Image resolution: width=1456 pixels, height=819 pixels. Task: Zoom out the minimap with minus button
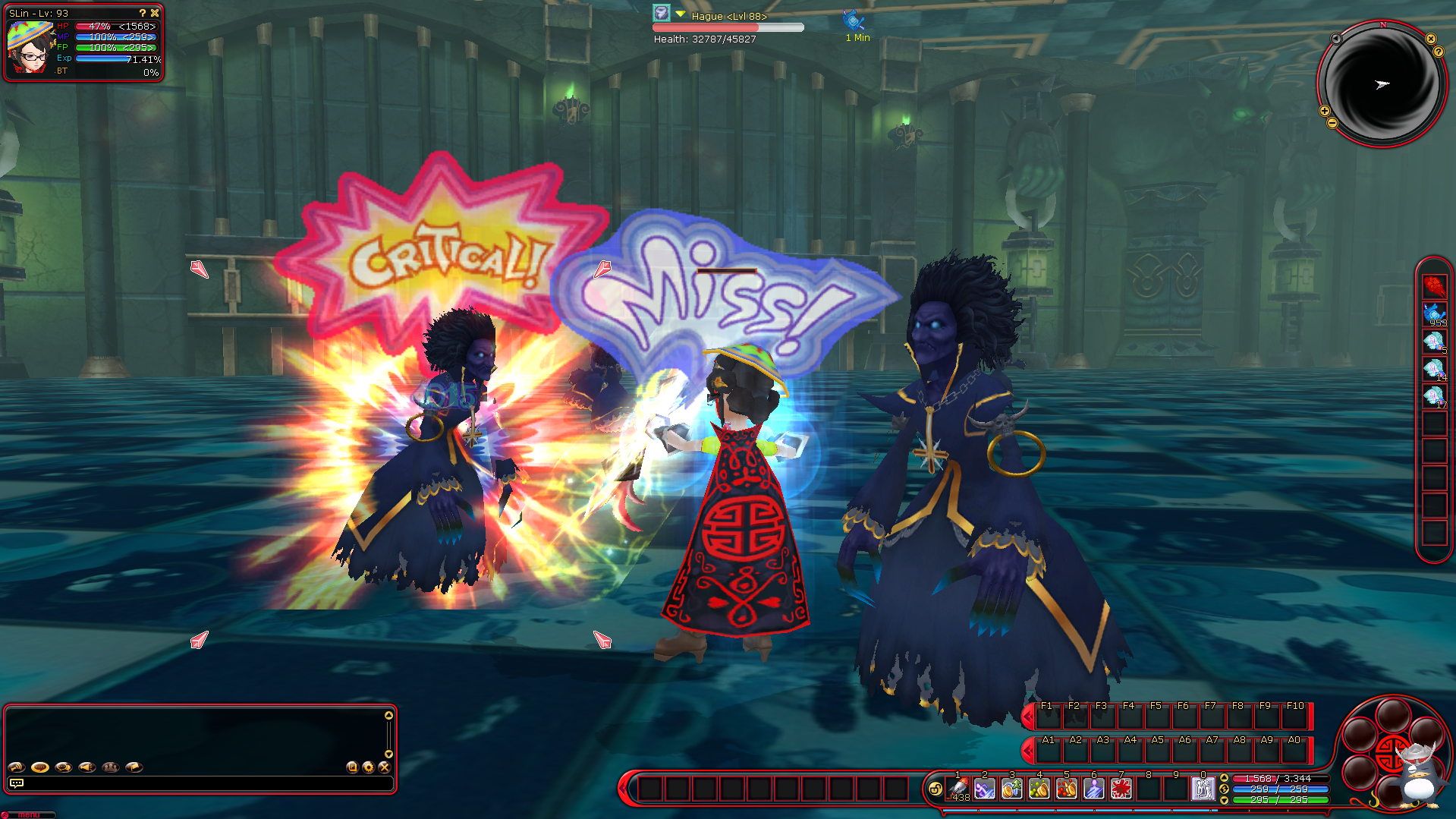(x=1332, y=123)
